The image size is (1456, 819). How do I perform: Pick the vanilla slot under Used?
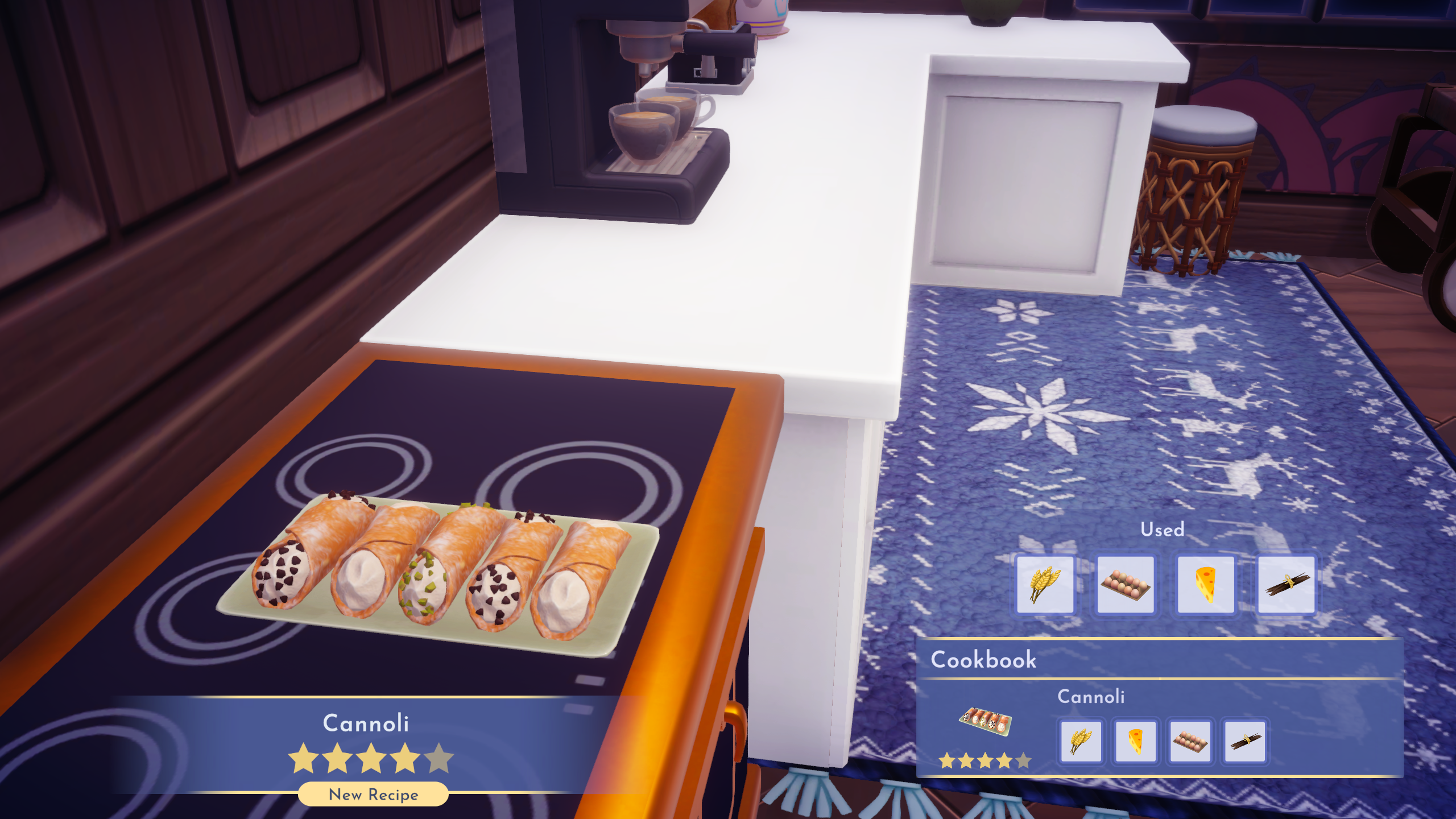(x=1286, y=585)
